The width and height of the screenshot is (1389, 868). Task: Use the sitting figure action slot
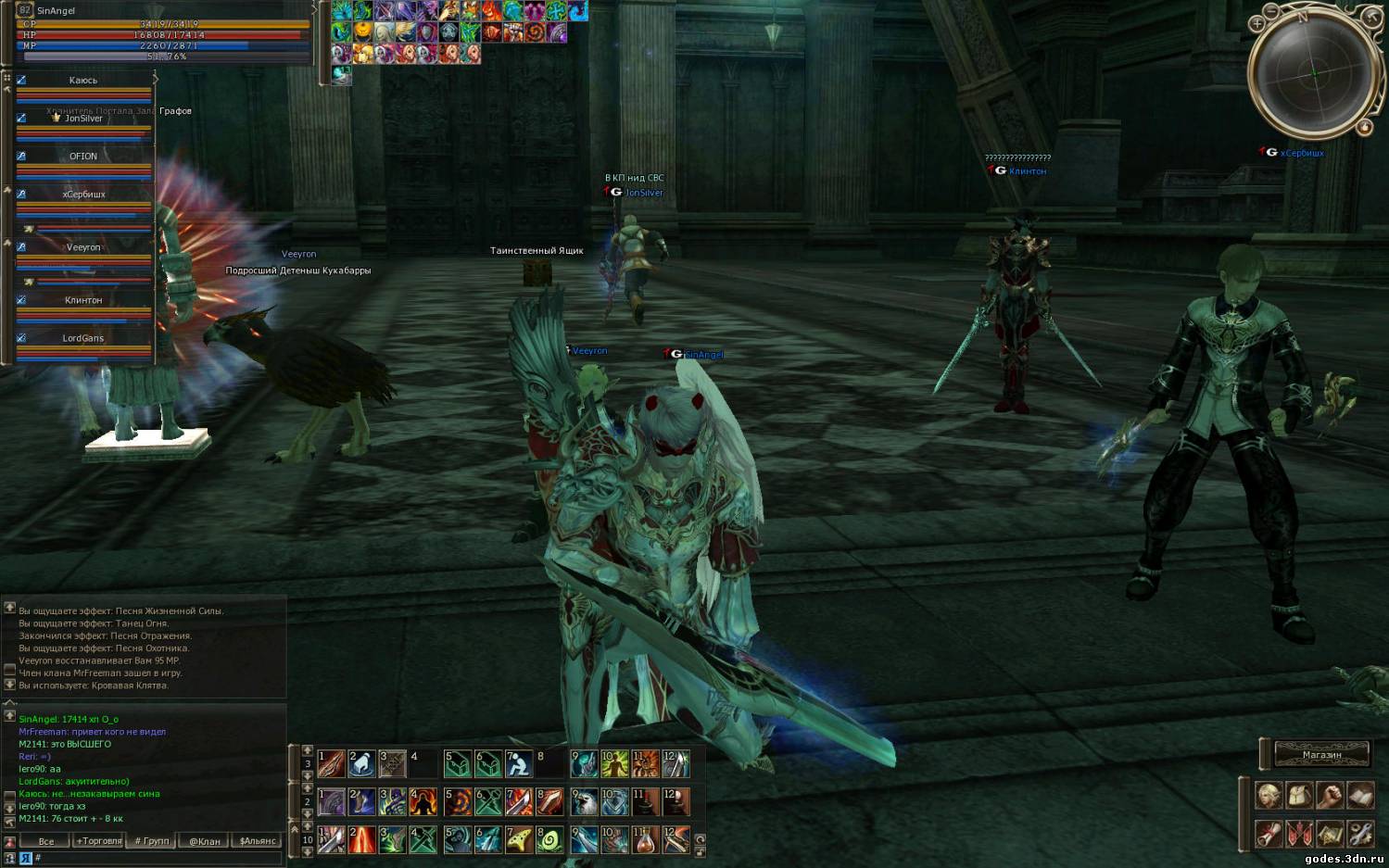pos(518,764)
